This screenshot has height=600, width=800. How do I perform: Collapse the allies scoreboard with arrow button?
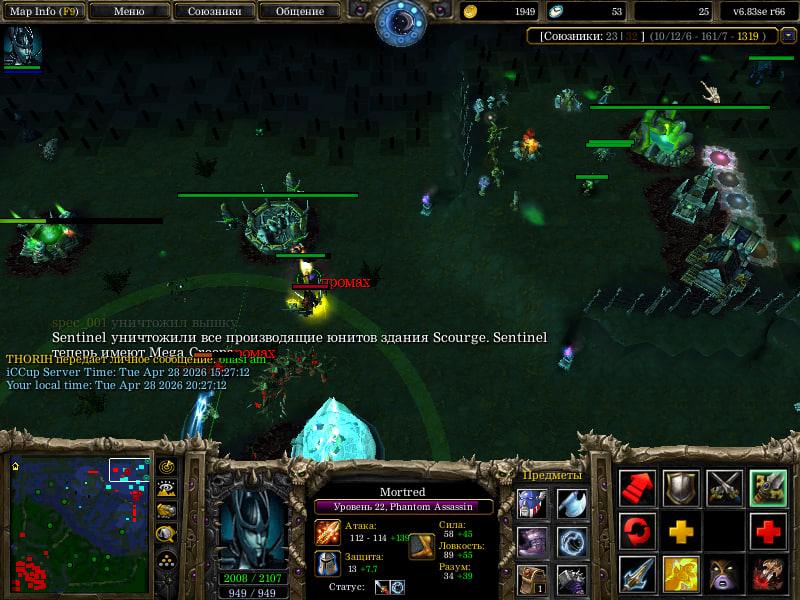point(789,35)
